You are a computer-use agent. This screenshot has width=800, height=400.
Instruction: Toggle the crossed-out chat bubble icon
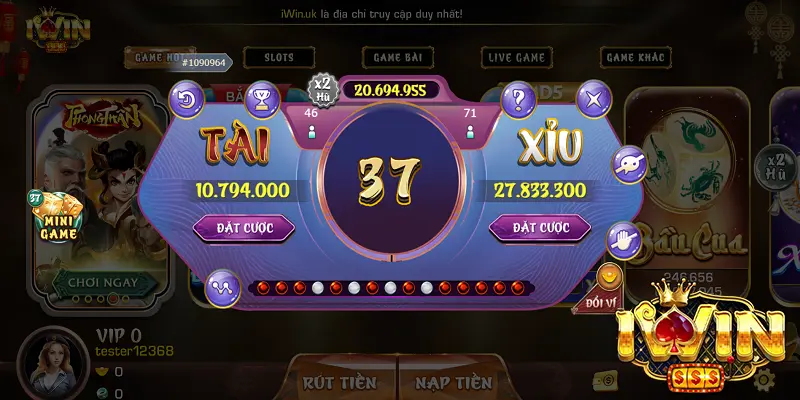coord(629,162)
